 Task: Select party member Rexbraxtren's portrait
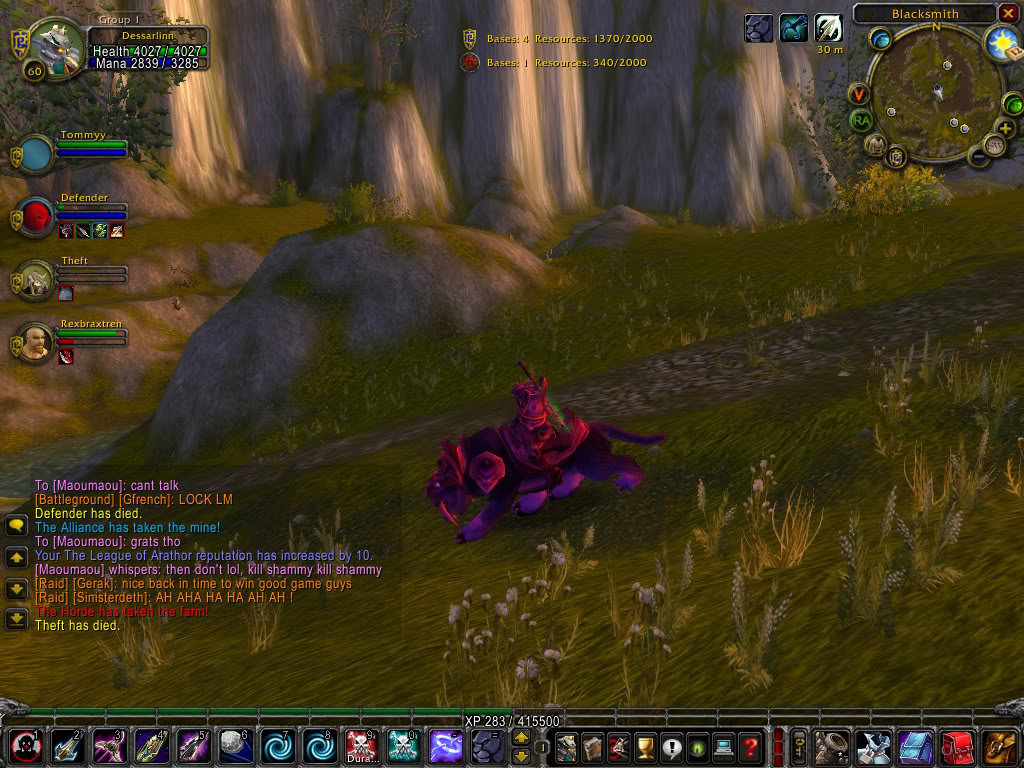[x=37, y=343]
